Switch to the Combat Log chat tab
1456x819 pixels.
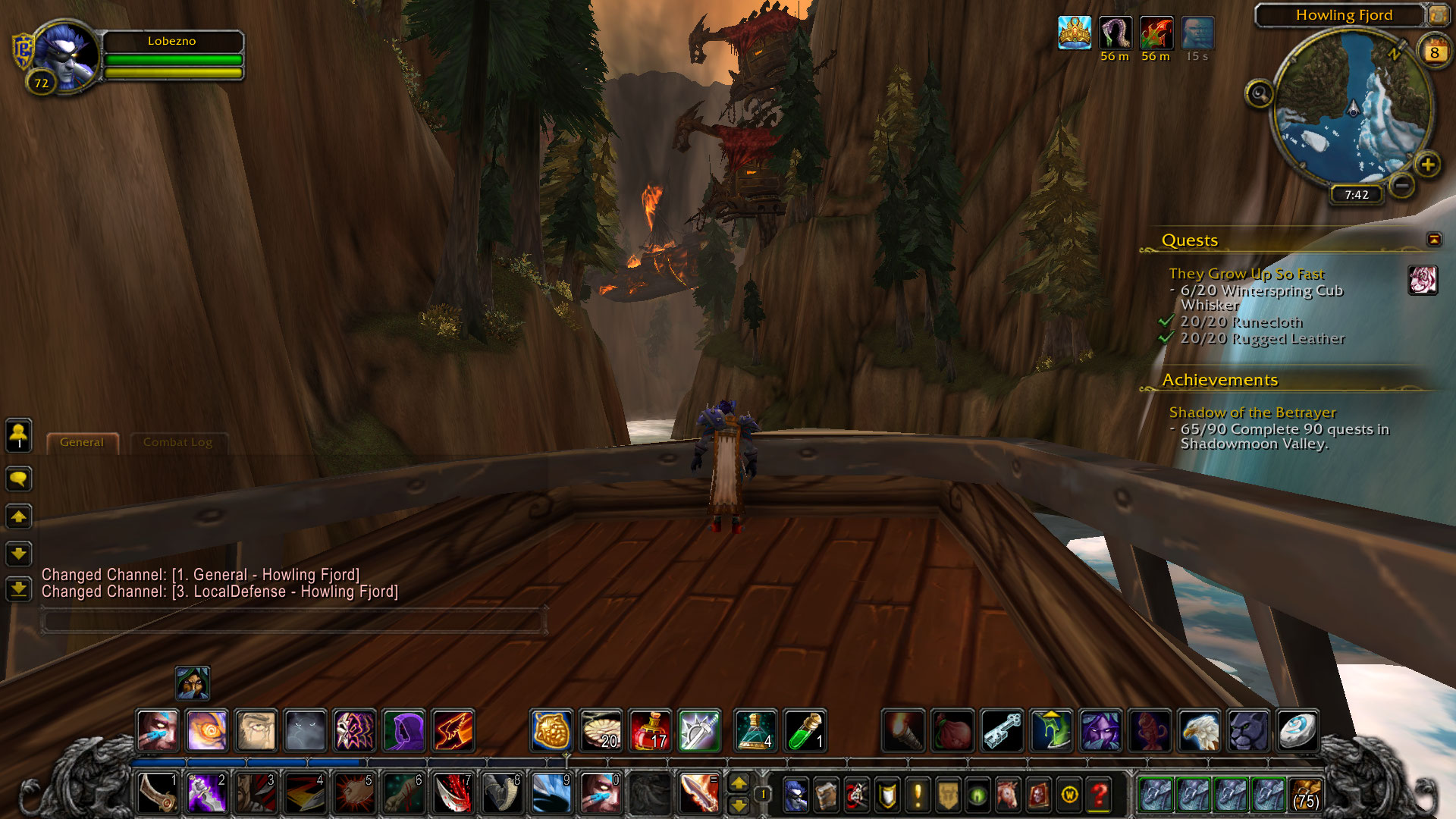[x=177, y=442]
